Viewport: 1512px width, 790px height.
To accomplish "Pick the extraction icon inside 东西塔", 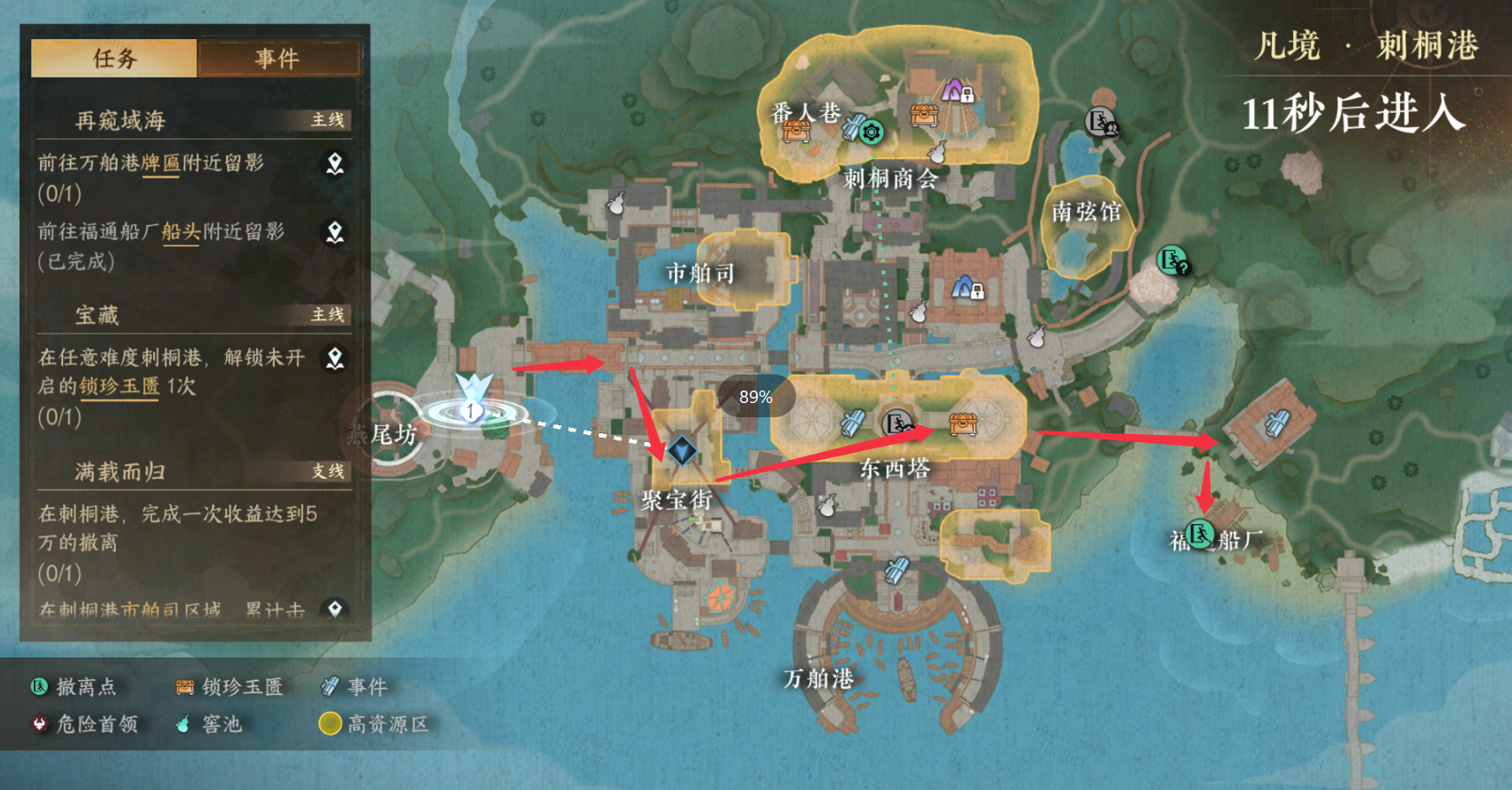I will (898, 423).
